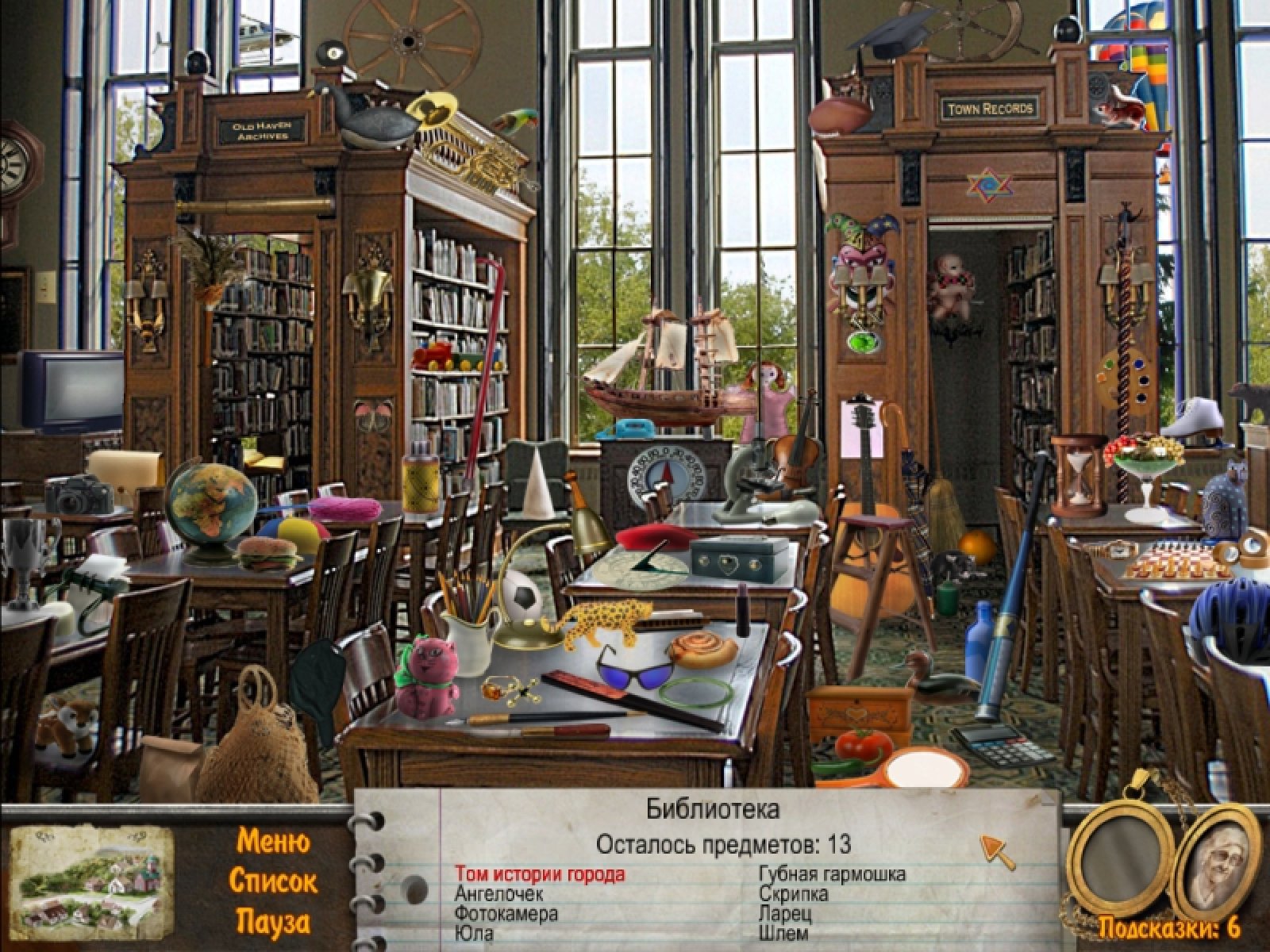Click the Список button
The height and width of the screenshot is (952, 1270).
tap(273, 881)
